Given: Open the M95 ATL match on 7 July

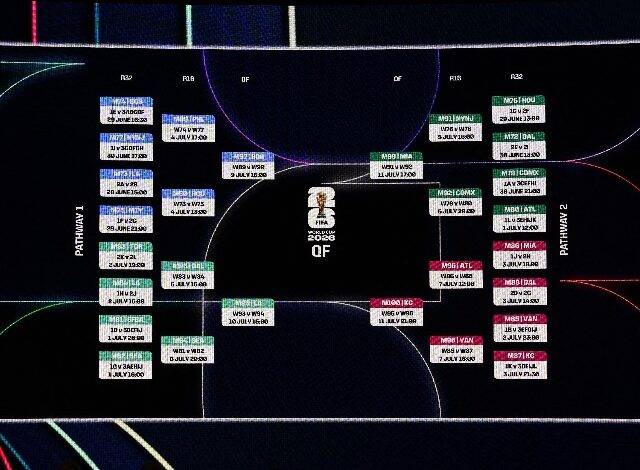Looking at the screenshot, I should pos(455,273).
